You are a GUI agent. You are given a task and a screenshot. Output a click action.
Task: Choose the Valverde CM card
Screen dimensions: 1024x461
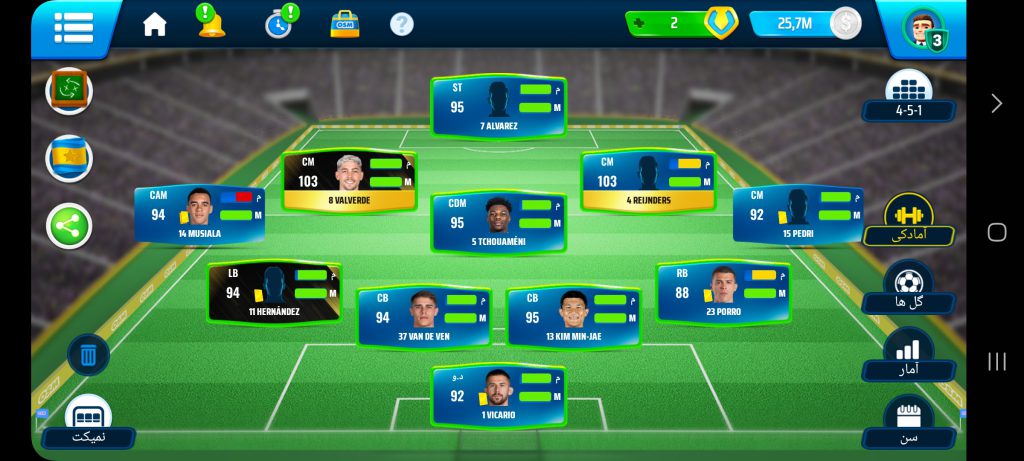pos(349,180)
